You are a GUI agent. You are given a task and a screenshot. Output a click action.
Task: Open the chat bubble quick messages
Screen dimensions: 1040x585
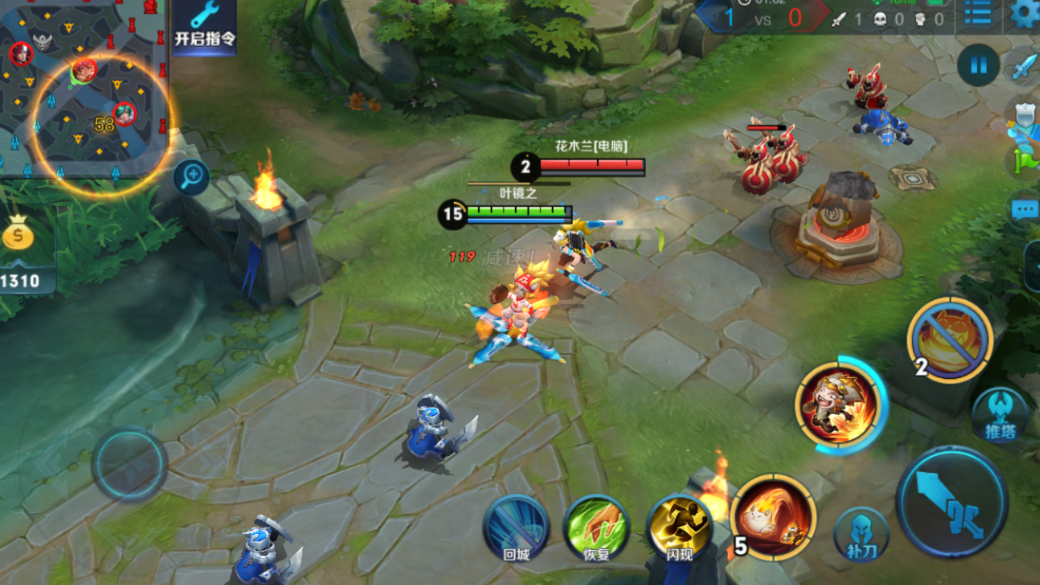pos(1025,210)
